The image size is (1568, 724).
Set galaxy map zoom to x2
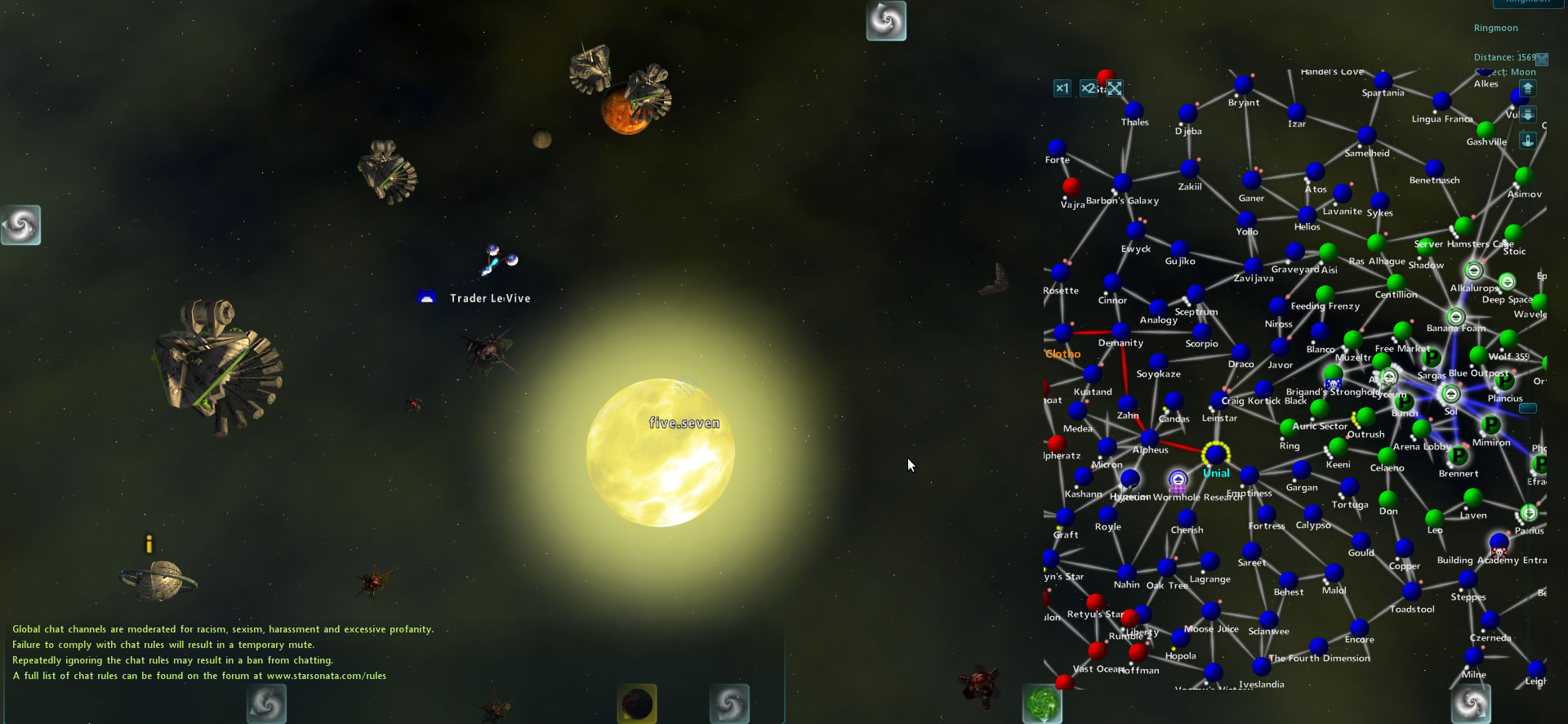(1088, 88)
